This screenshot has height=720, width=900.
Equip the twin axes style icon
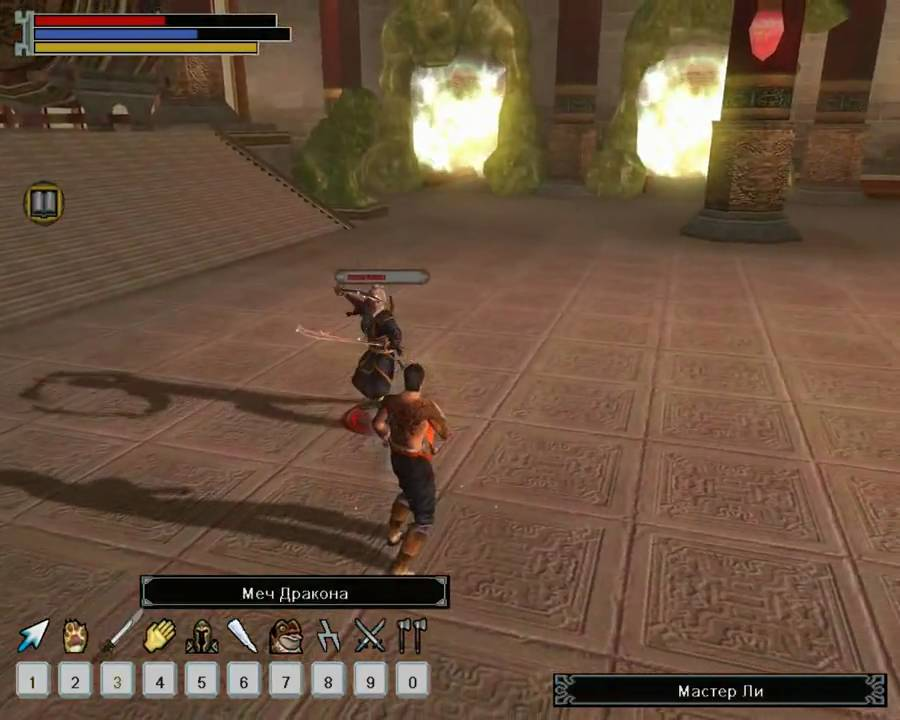[x=411, y=635]
